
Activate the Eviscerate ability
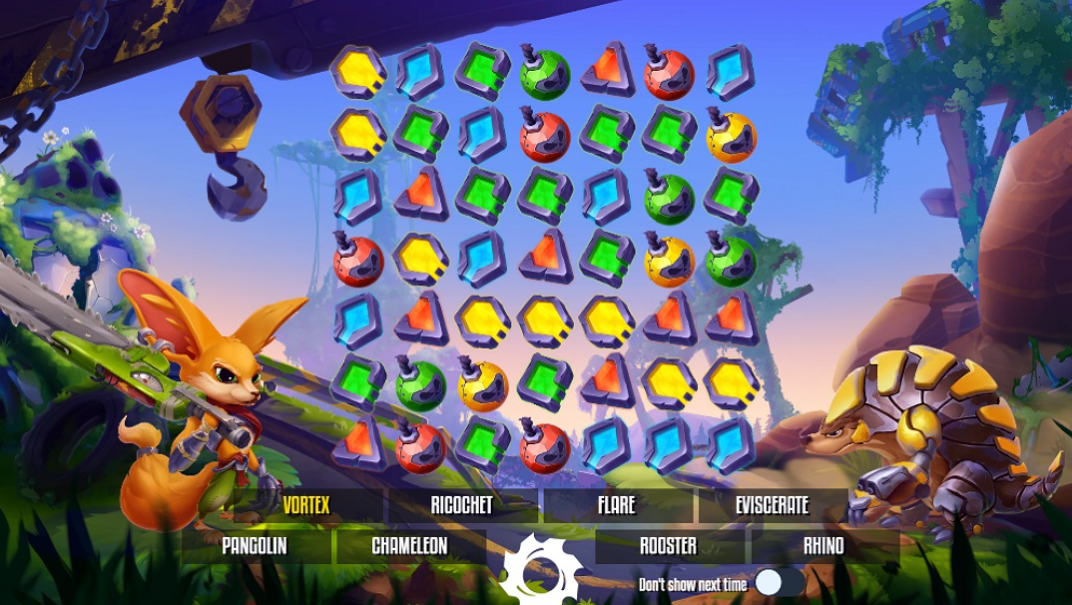(x=771, y=505)
